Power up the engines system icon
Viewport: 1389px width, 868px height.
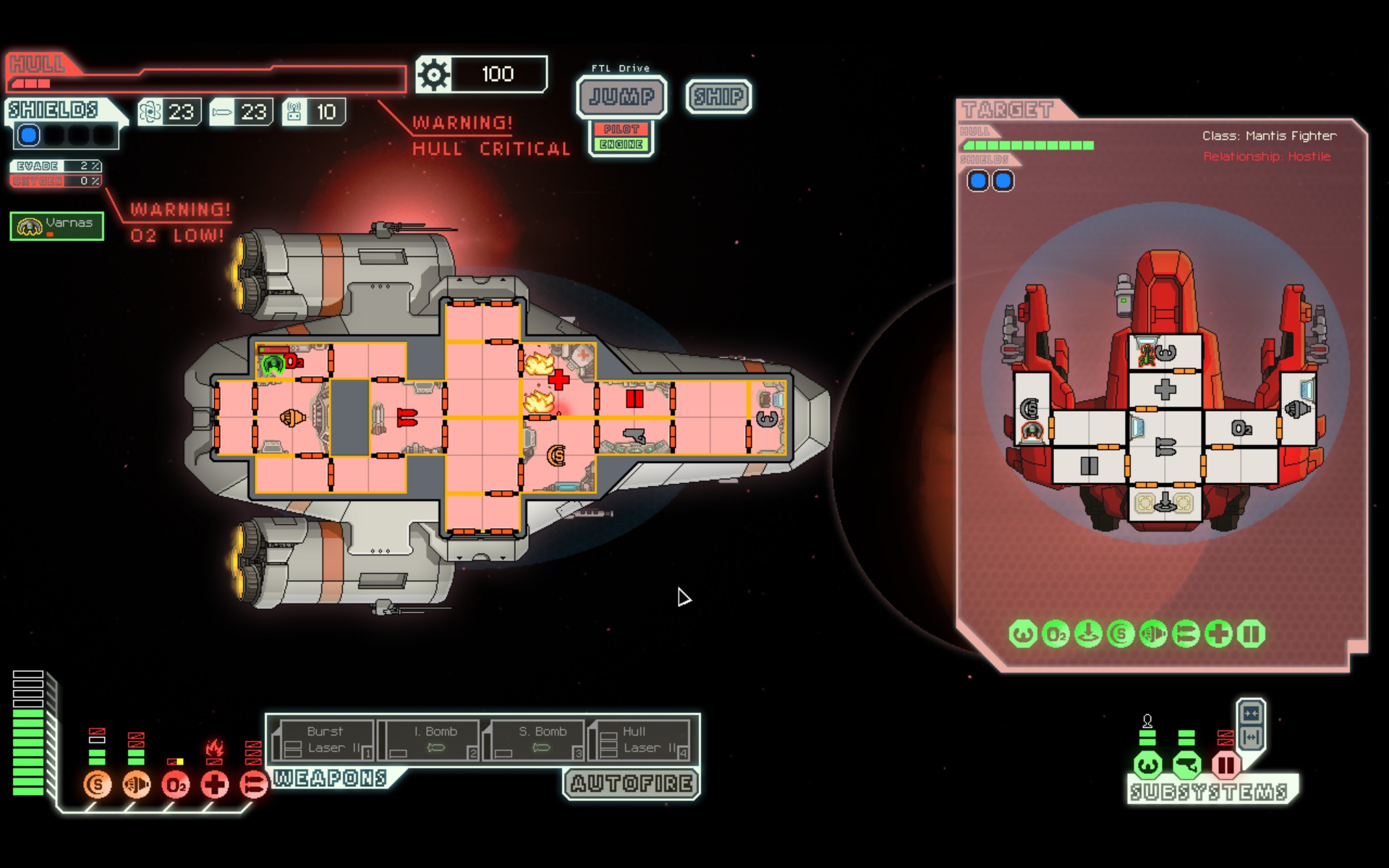click(136, 785)
